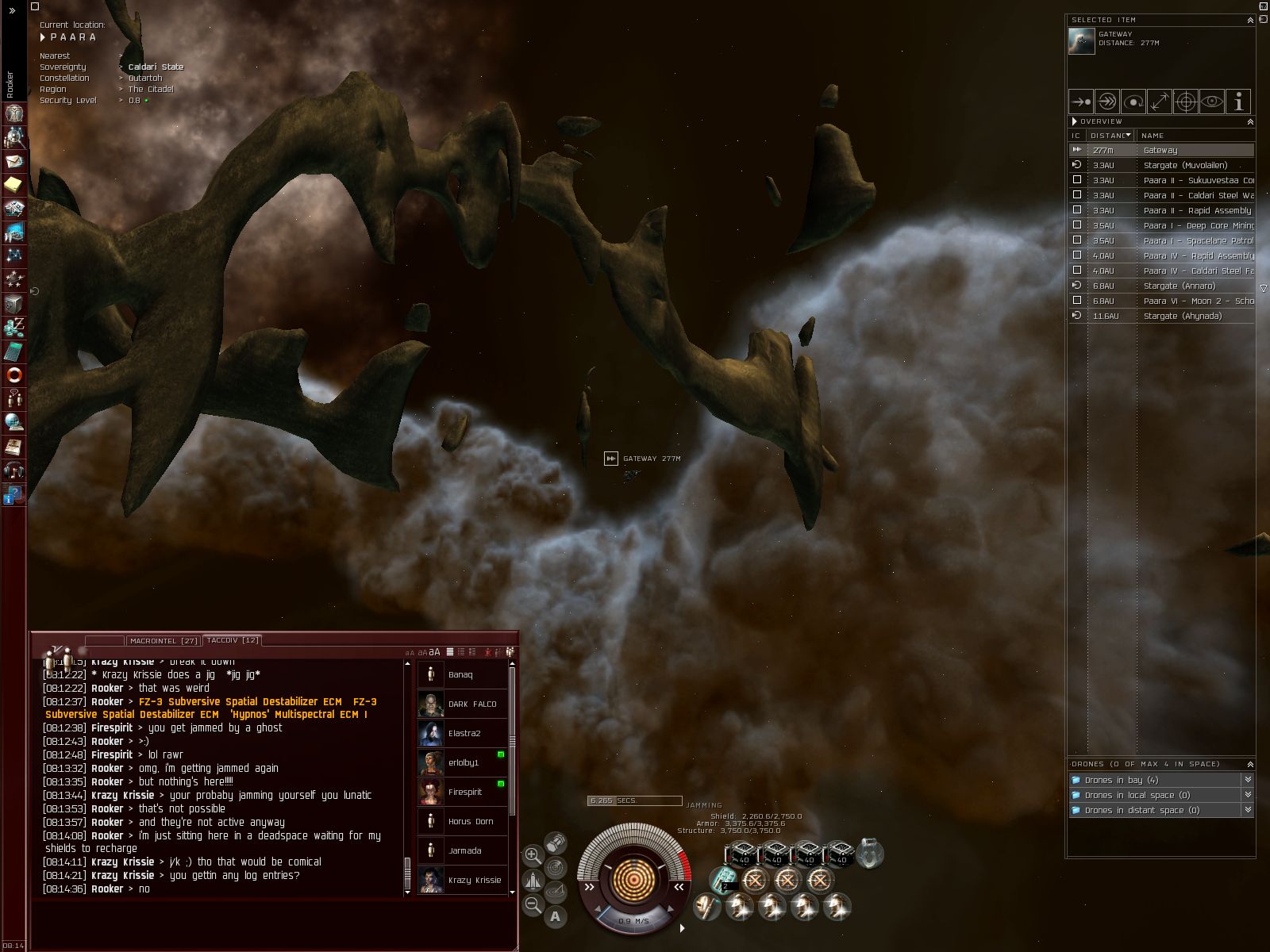This screenshot has width=1270, height=952.
Task: Select the Gateway row in overview
Action: pos(1160,150)
